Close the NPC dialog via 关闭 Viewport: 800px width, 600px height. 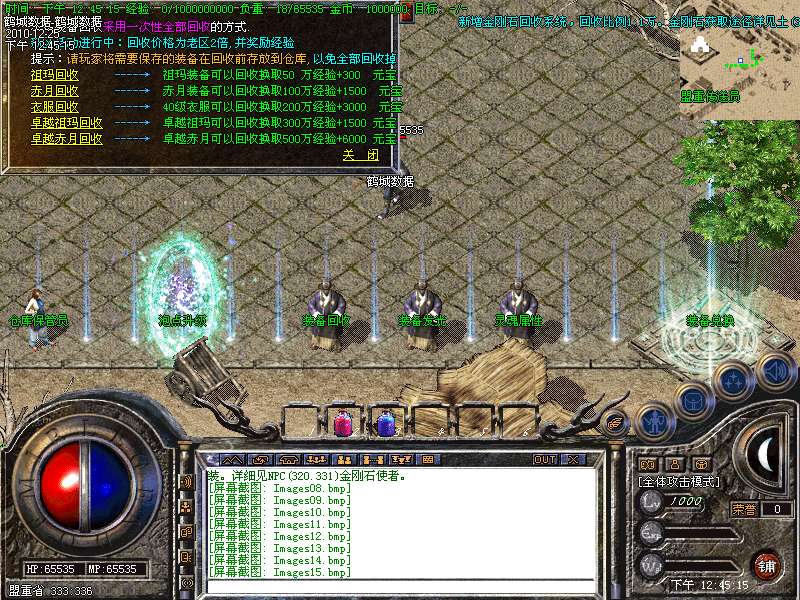coord(361,156)
